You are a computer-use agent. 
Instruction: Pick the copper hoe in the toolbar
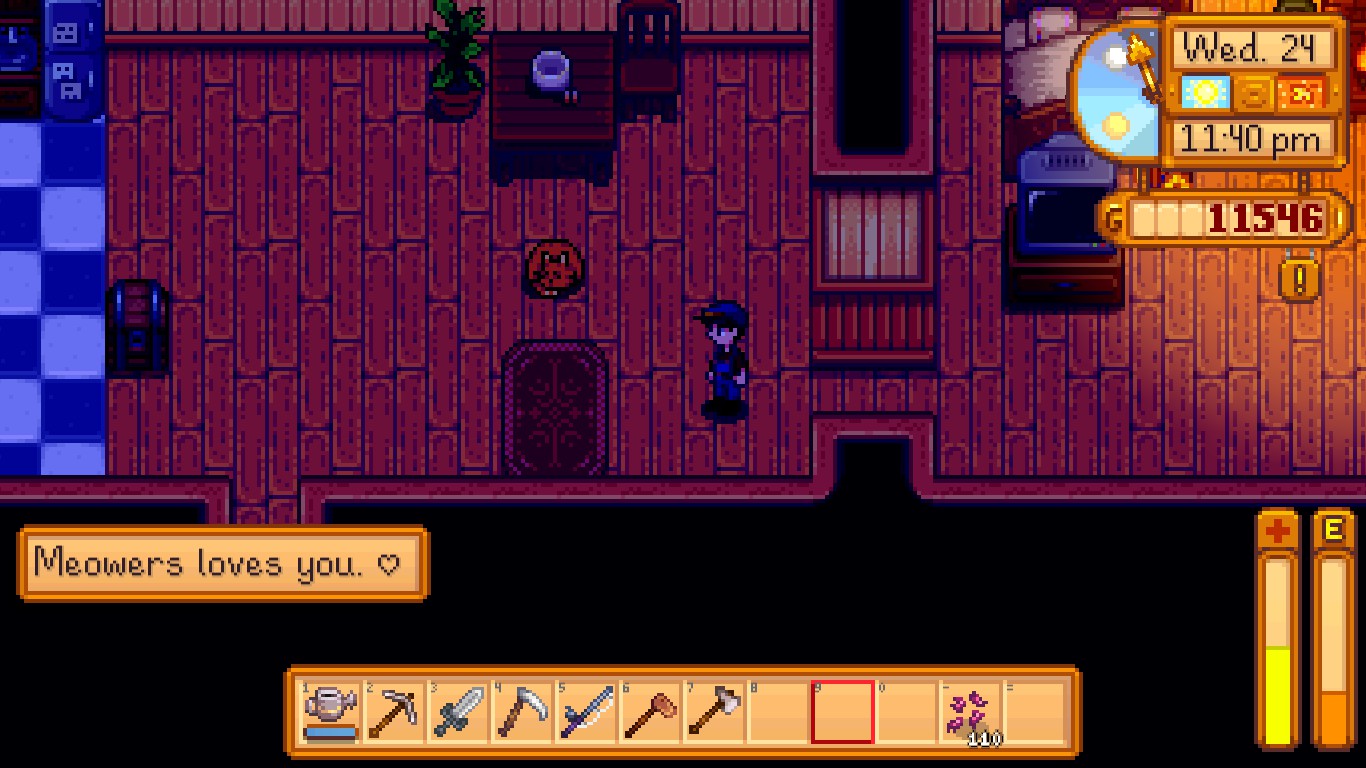click(x=650, y=712)
